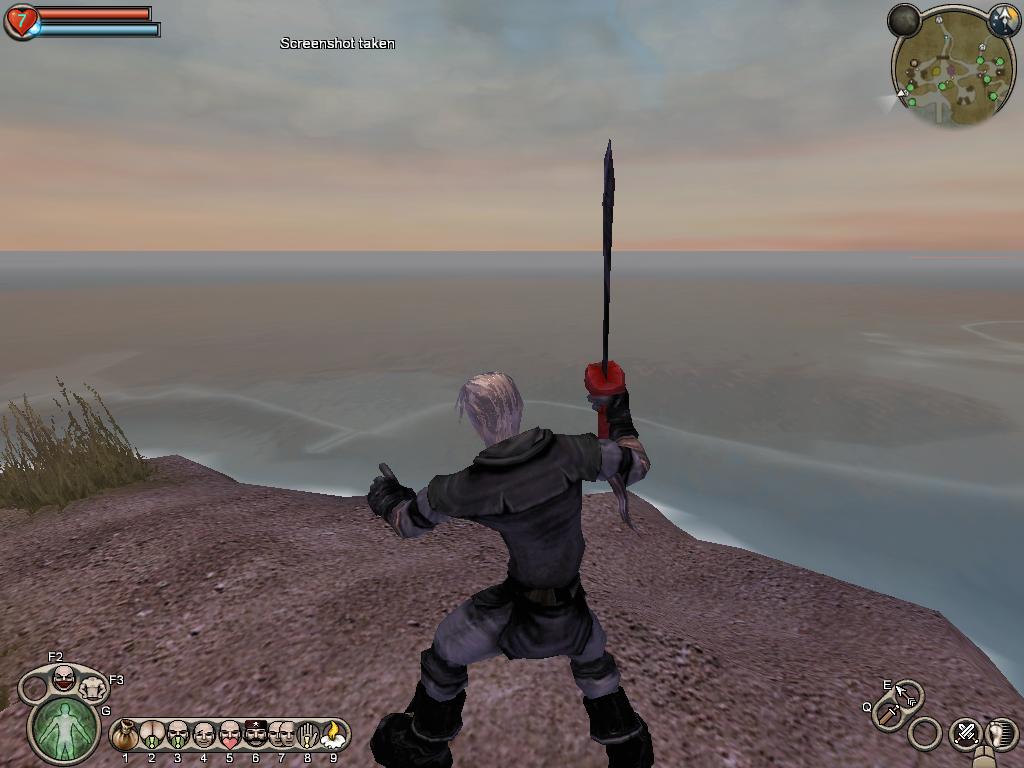This screenshot has width=1024, height=768.
Task: Activate the raised hand icon in slot 8
Action: pyautogui.click(x=308, y=736)
